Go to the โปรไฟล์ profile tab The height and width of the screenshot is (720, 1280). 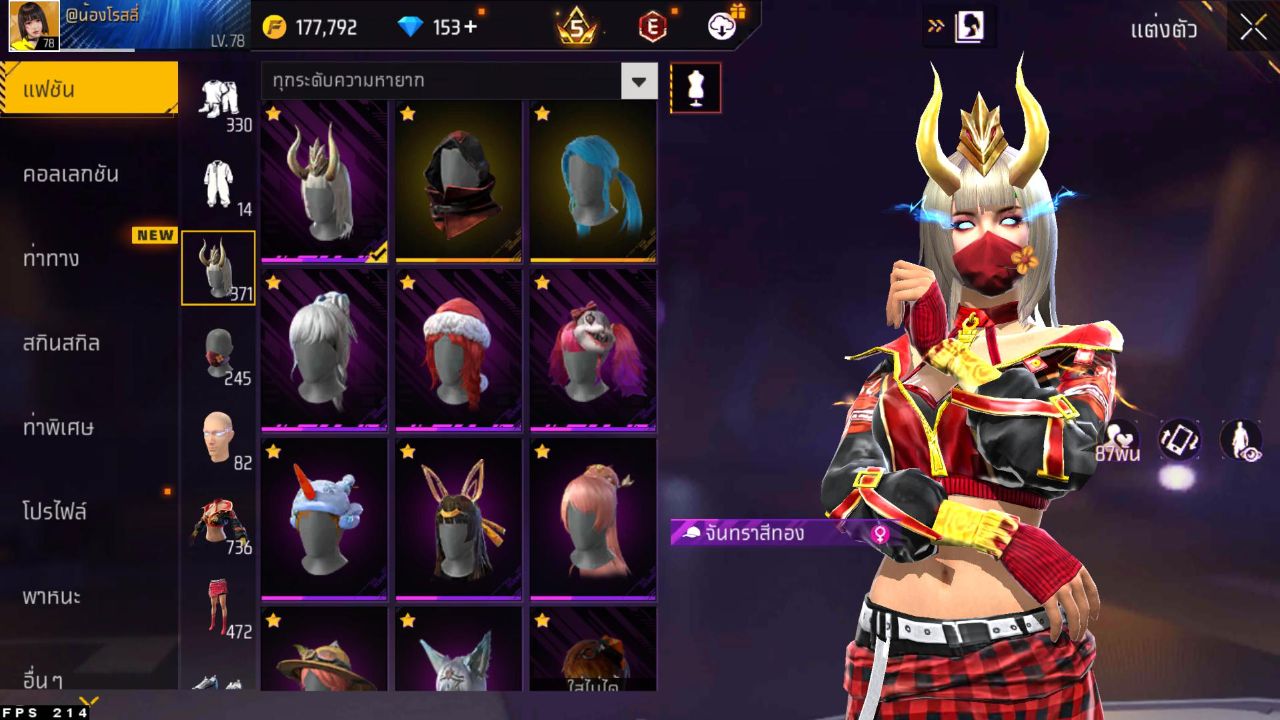point(56,512)
